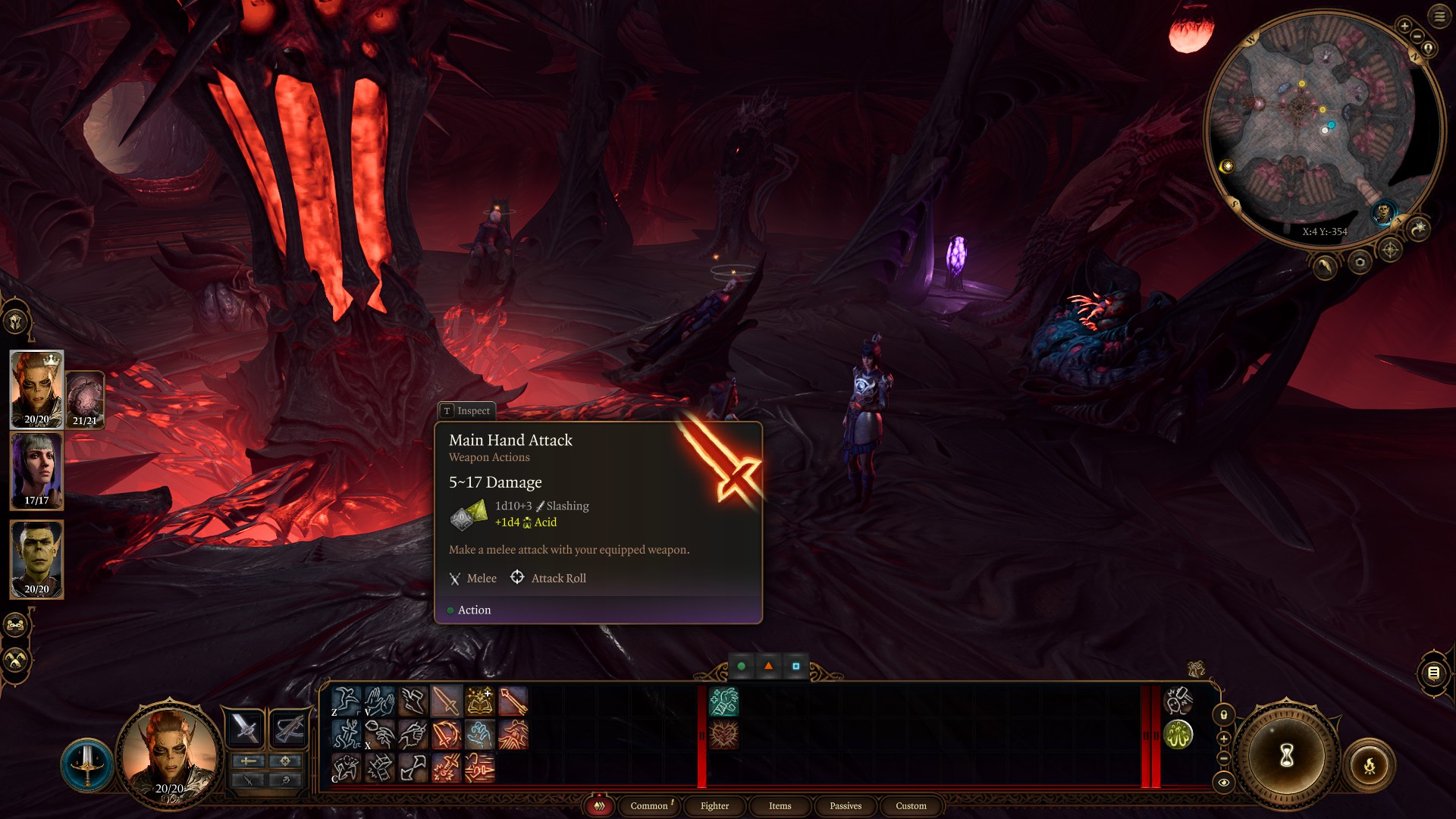
Task: Show the Passives tab
Action: pyautogui.click(x=846, y=806)
